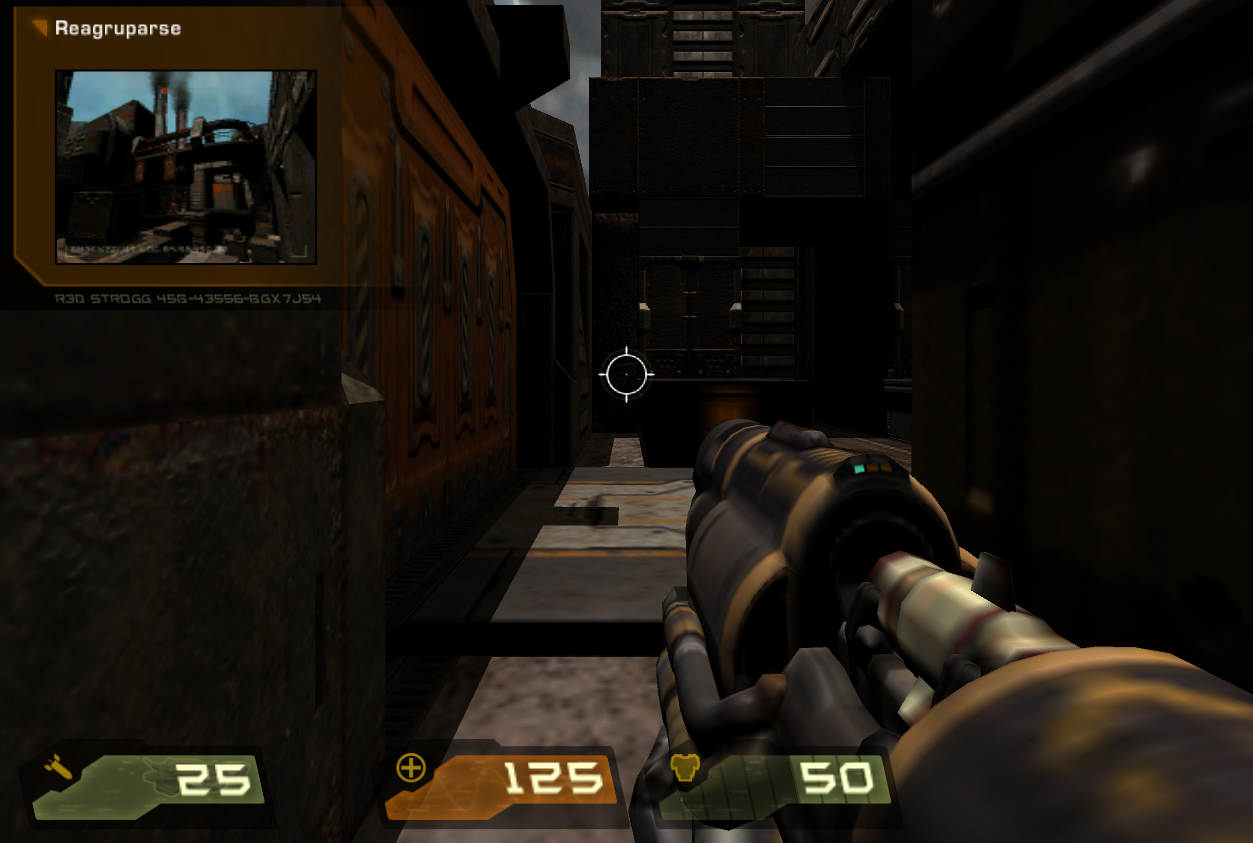
Task: Click the Reagruparse objective thumbnail image
Action: [x=185, y=166]
